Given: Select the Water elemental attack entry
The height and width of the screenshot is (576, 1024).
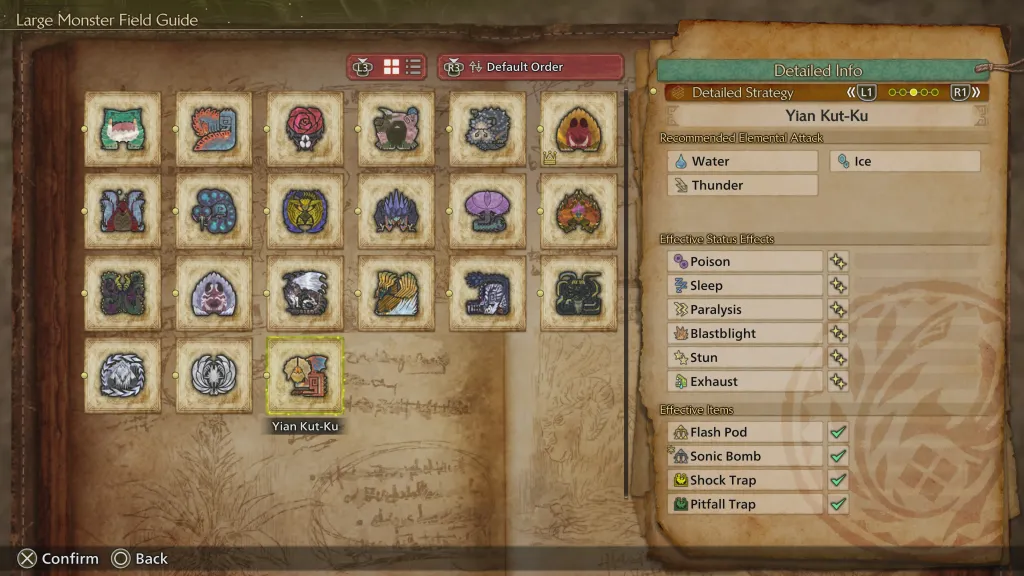Looking at the screenshot, I should tap(742, 161).
